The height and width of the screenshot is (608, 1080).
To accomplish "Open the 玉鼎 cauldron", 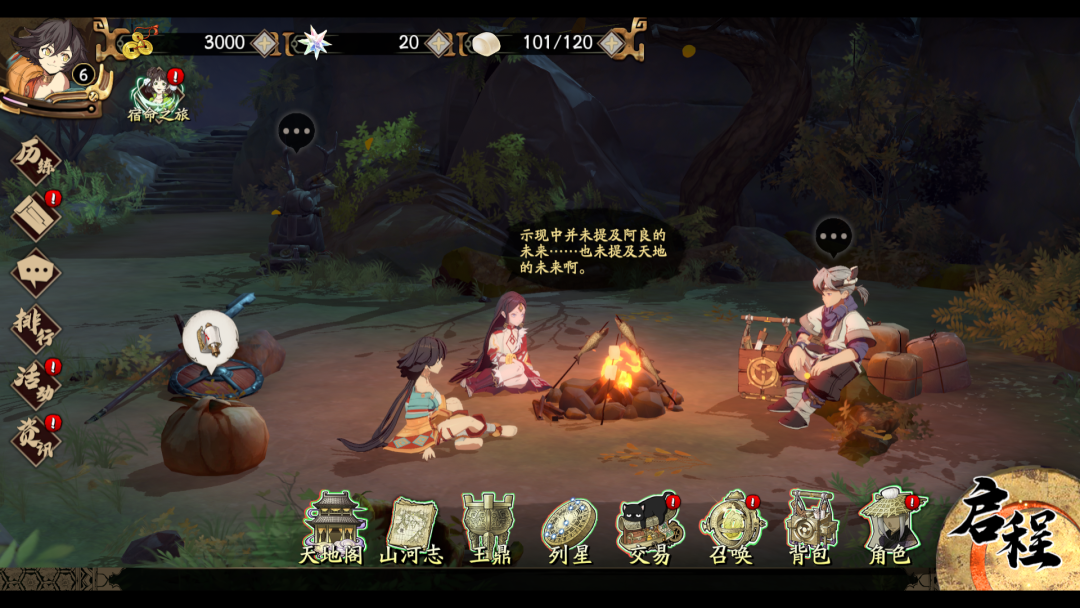I will coord(489,527).
